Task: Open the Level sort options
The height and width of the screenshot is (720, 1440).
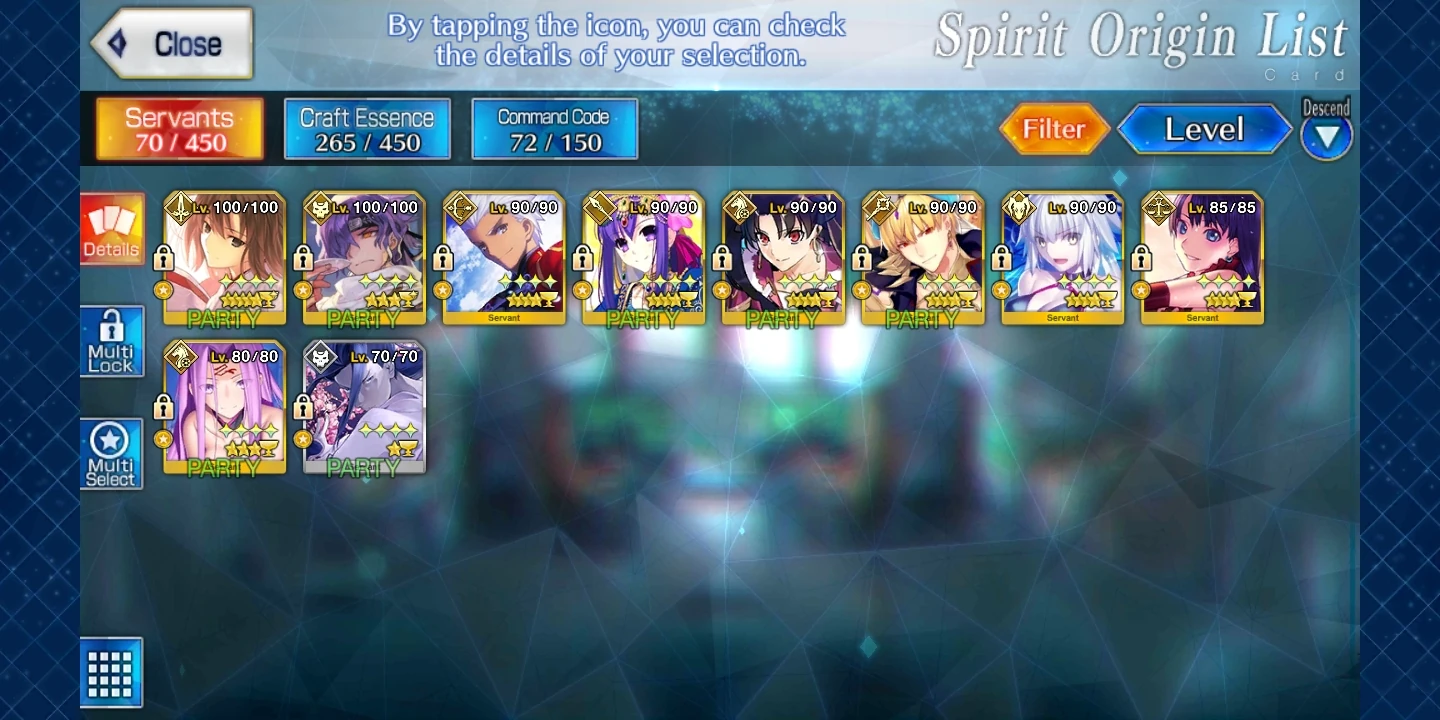Action: click(1204, 128)
